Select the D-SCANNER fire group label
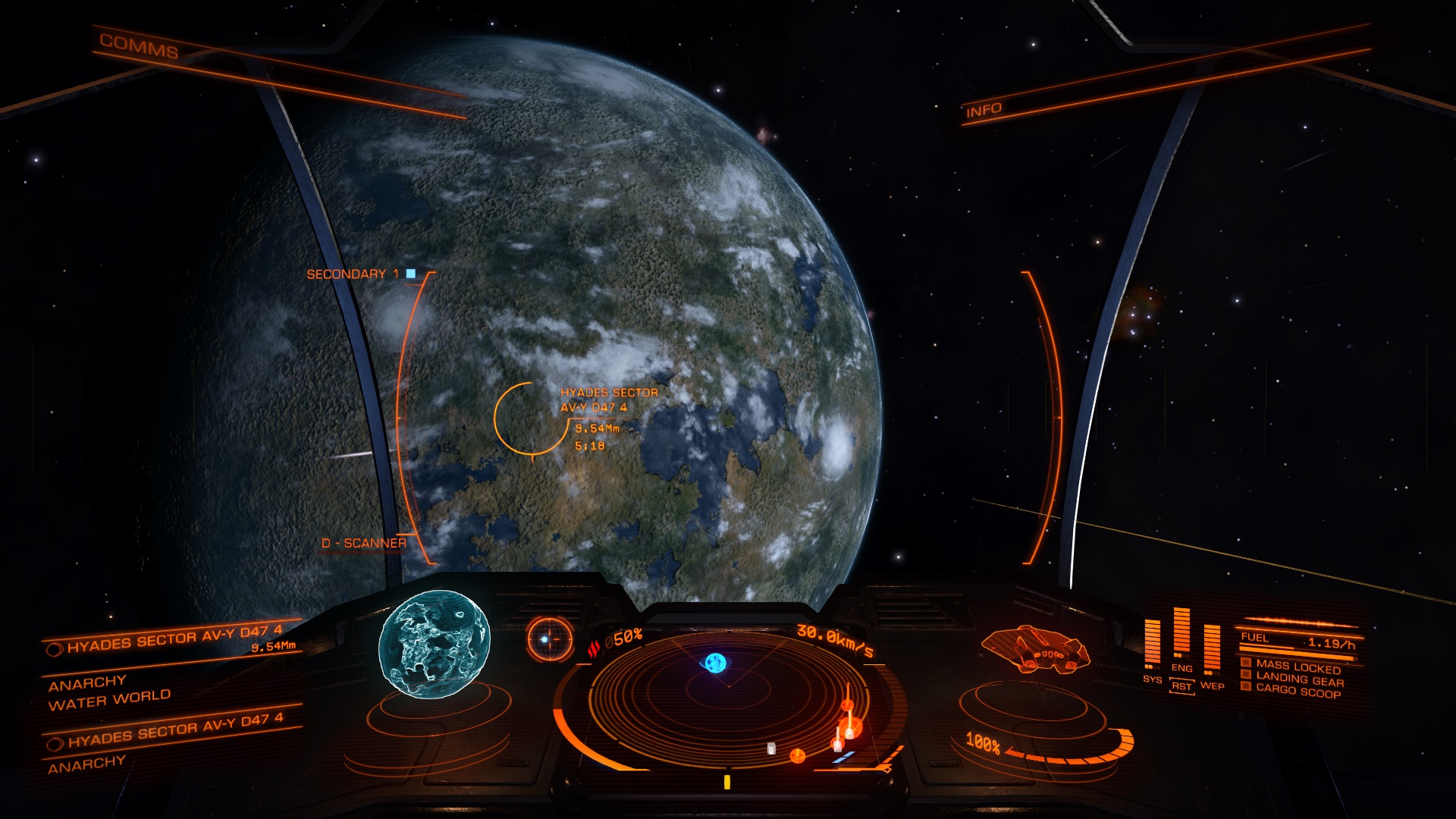Image resolution: width=1456 pixels, height=819 pixels. click(364, 543)
